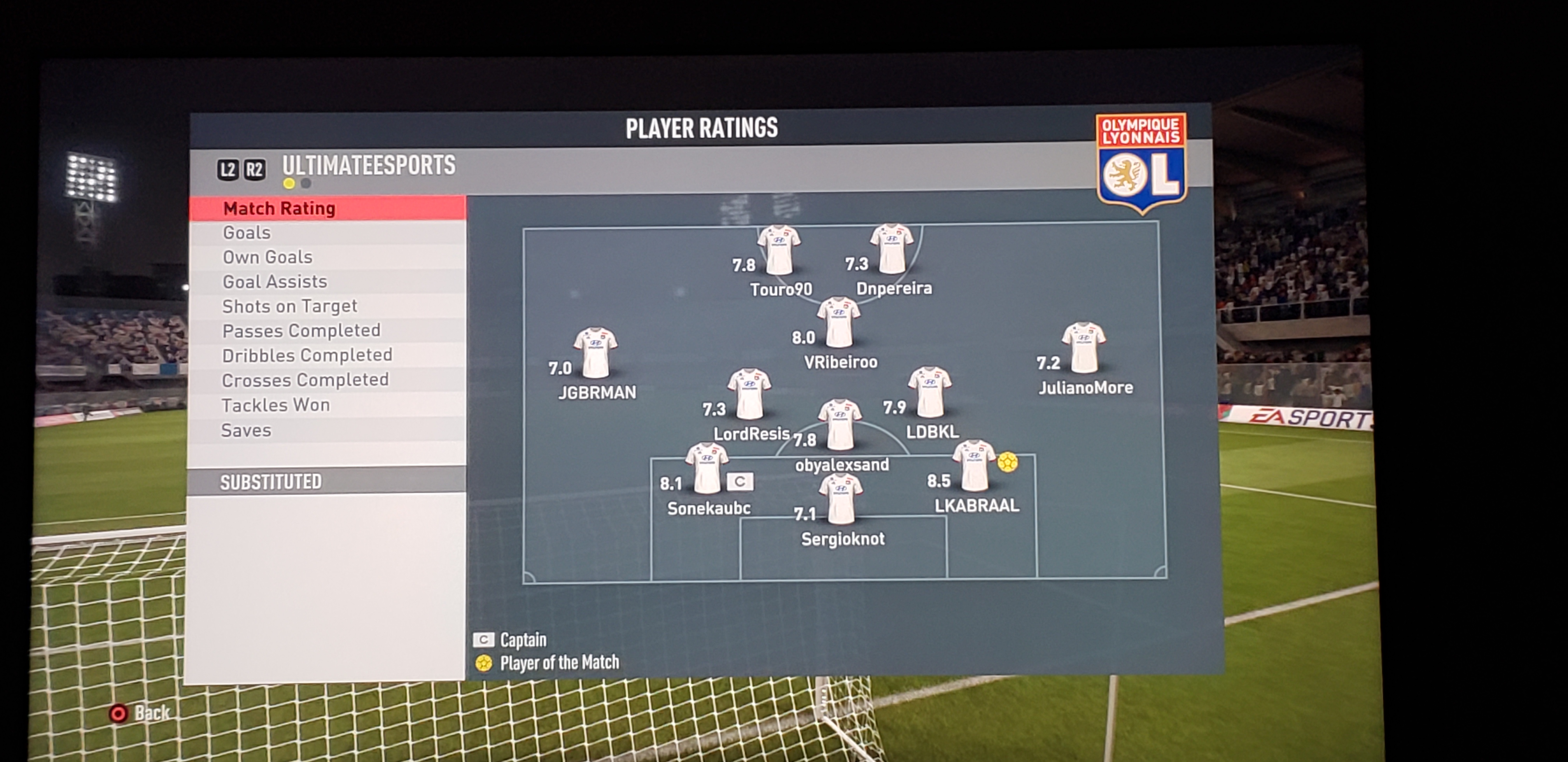Show Goal Assists statistics
The height and width of the screenshot is (762, 1568).
(275, 282)
